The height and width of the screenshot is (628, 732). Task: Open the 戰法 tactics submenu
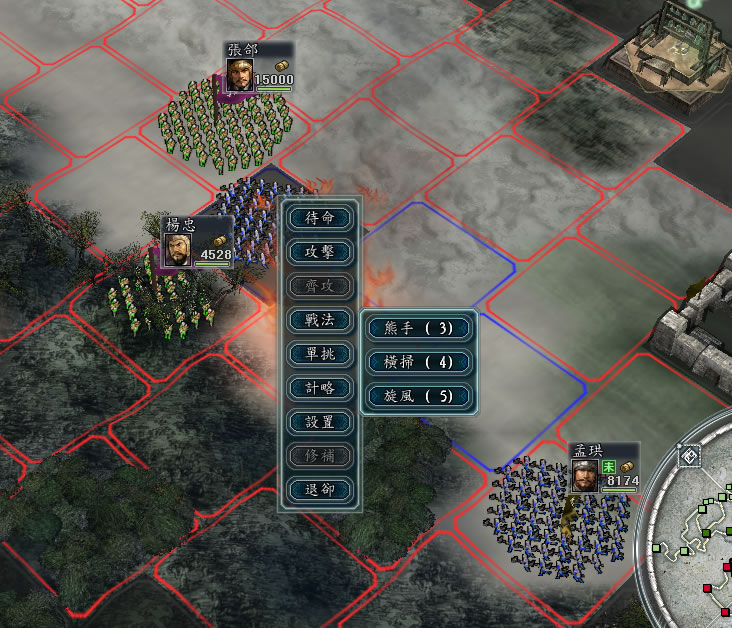pos(319,320)
